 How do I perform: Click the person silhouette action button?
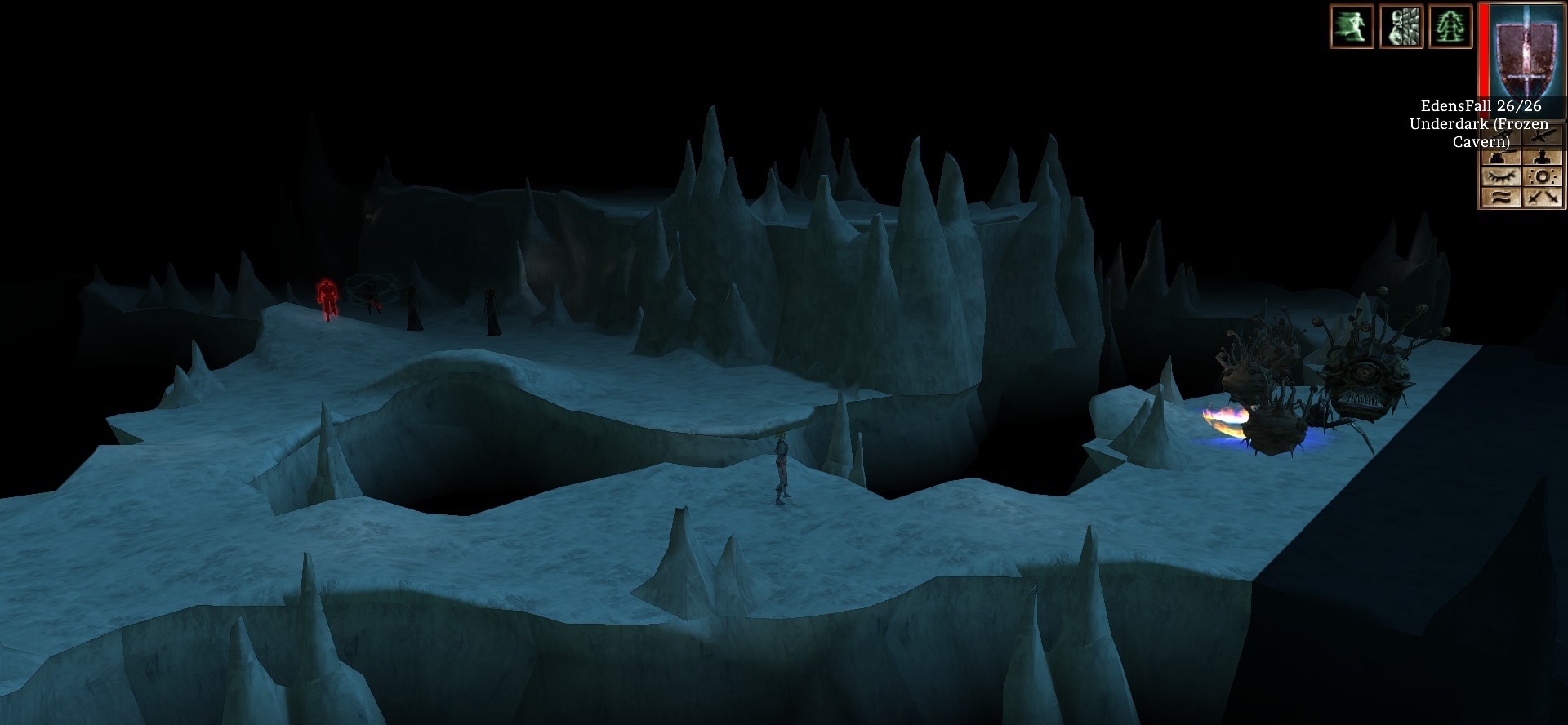[x=1543, y=157]
